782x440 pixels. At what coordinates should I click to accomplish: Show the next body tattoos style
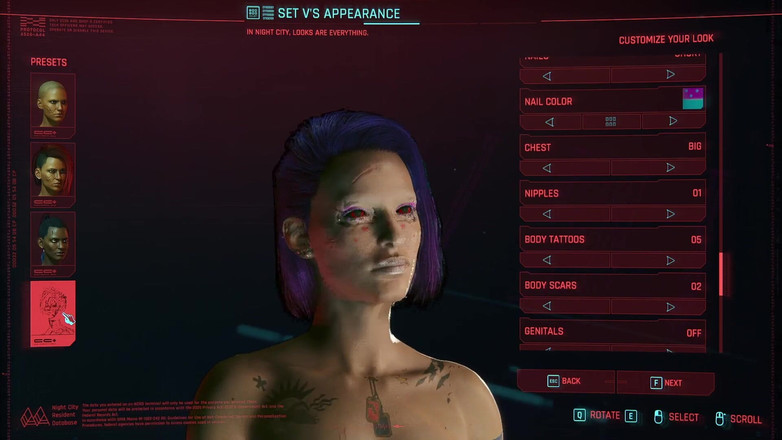coord(671,260)
